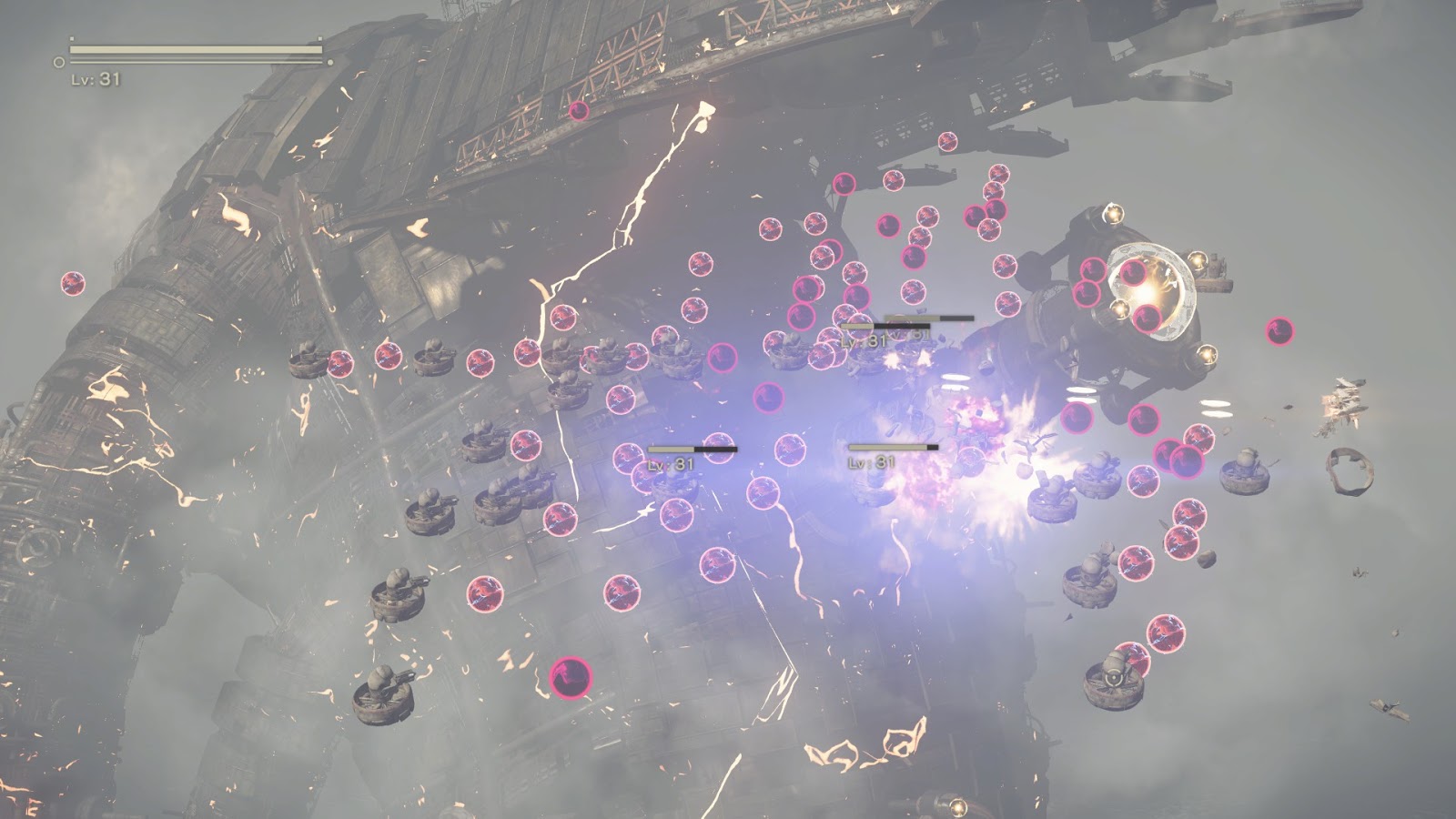Click the lone pink orb at the far left edge
The width and height of the screenshot is (1456, 819).
pyautogui.click(x=73, y=282)
